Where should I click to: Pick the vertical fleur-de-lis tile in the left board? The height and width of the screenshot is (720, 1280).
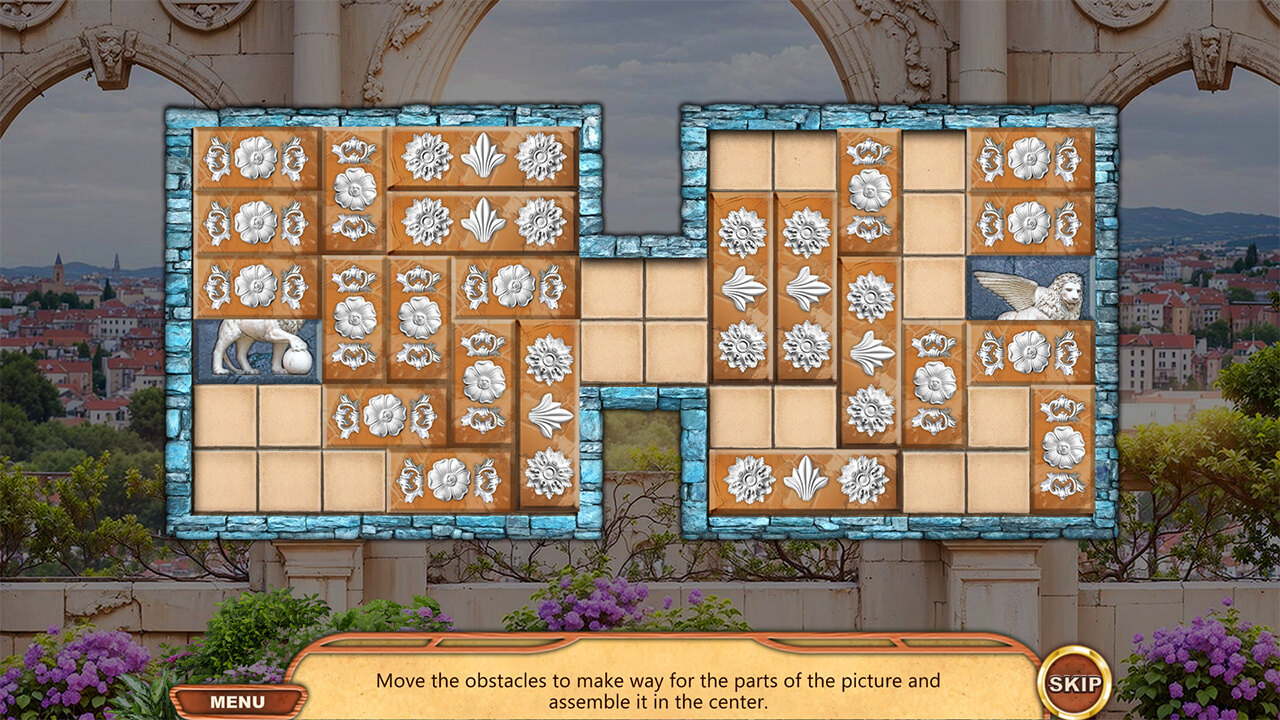coord(548,415)
